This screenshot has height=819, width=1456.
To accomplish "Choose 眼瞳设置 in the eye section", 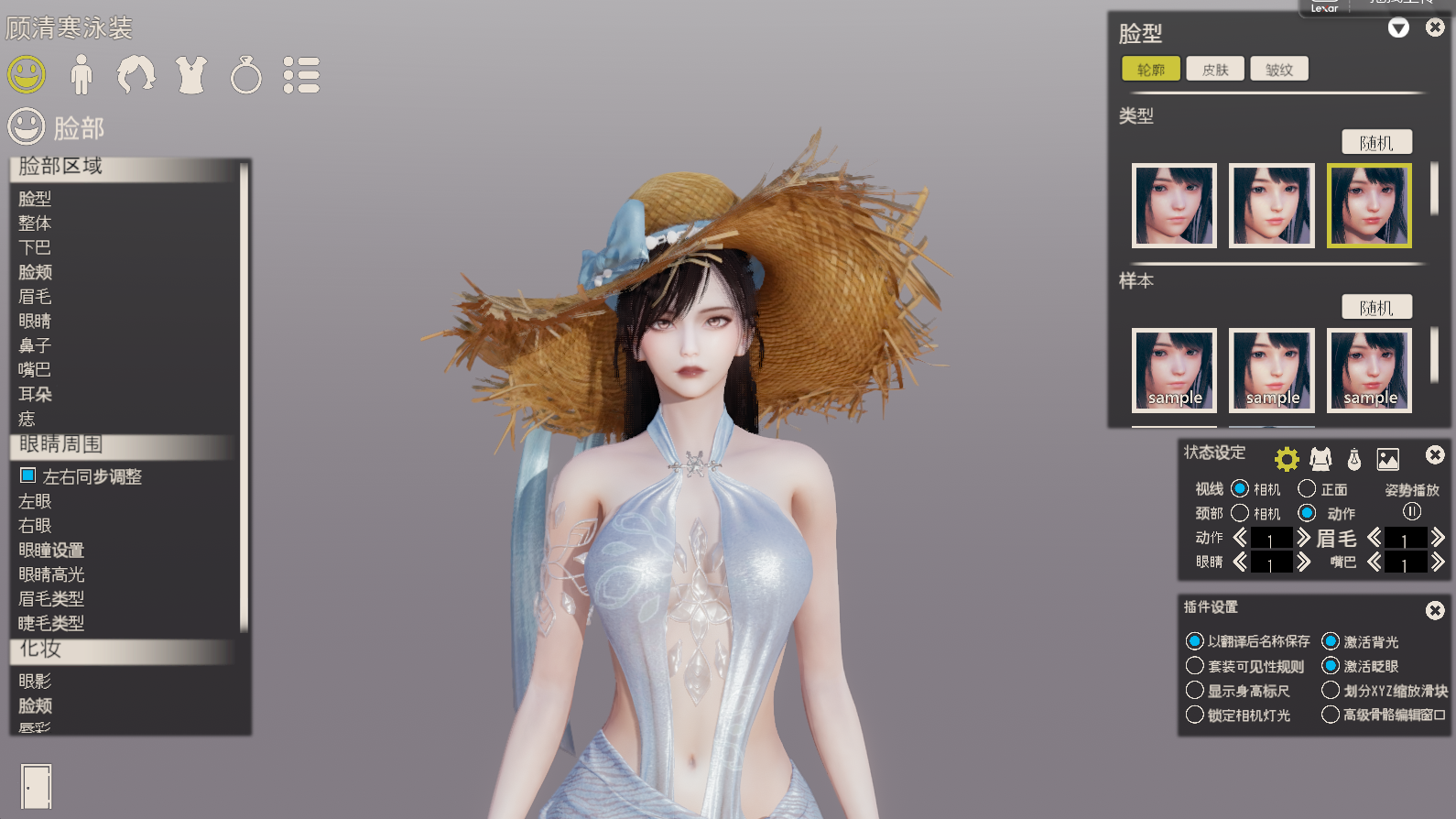I will click(51, 551).
